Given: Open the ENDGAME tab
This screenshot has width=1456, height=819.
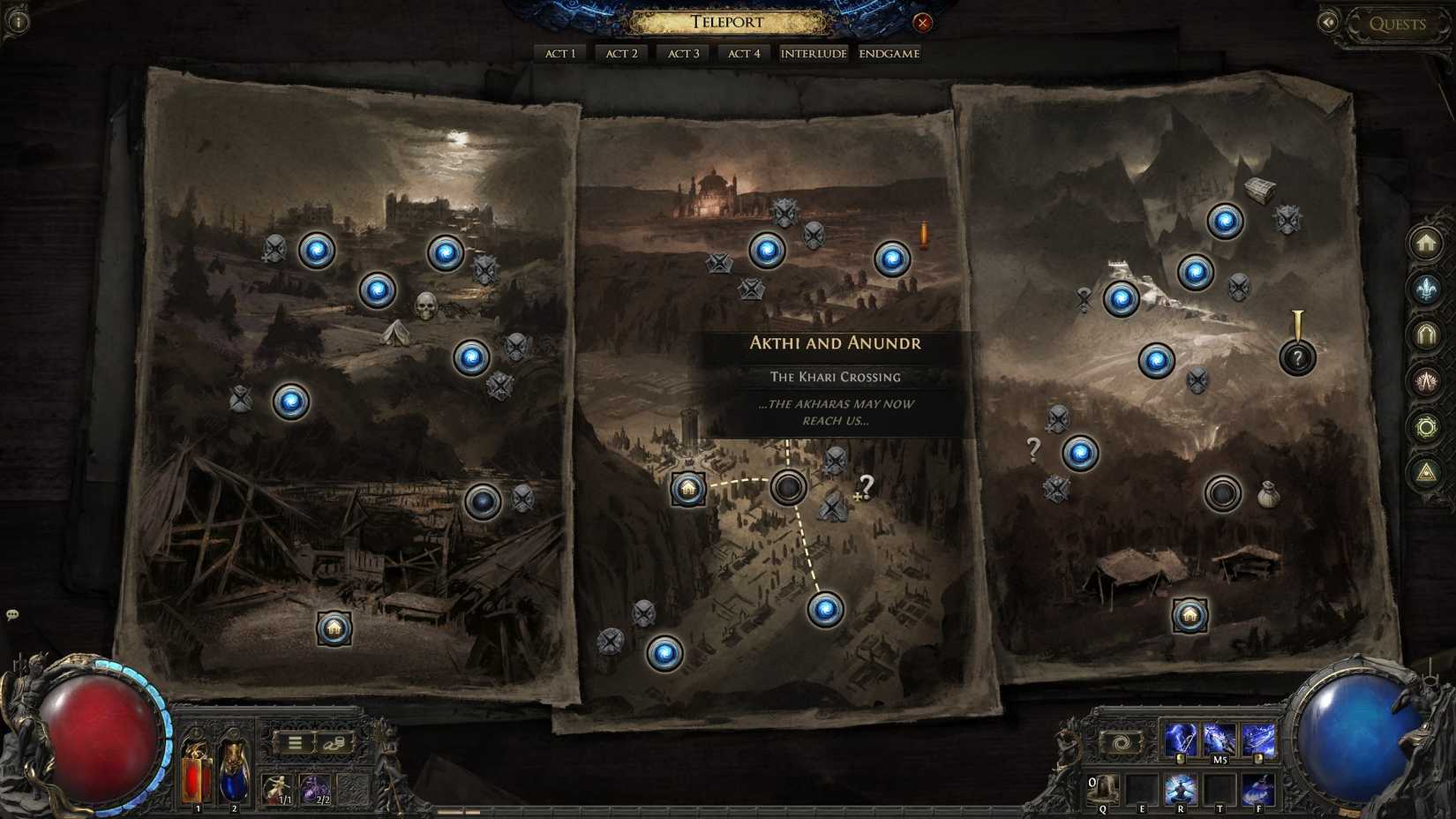Looking at the screenshot, I should tap(889, 53).
